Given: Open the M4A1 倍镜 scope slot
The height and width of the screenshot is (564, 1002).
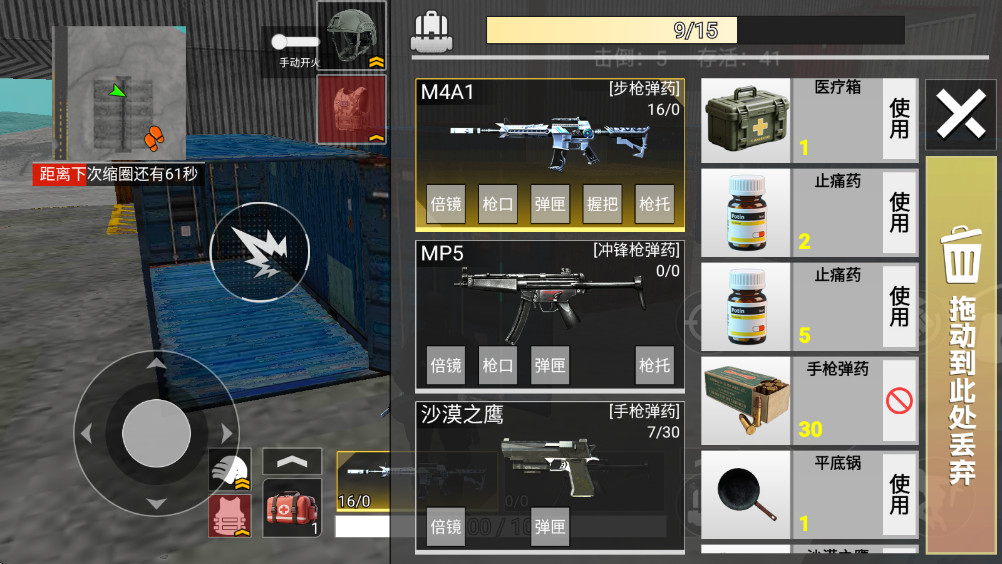Looking at the screenshot, I should pyautogui.click(x=446, y=204).
